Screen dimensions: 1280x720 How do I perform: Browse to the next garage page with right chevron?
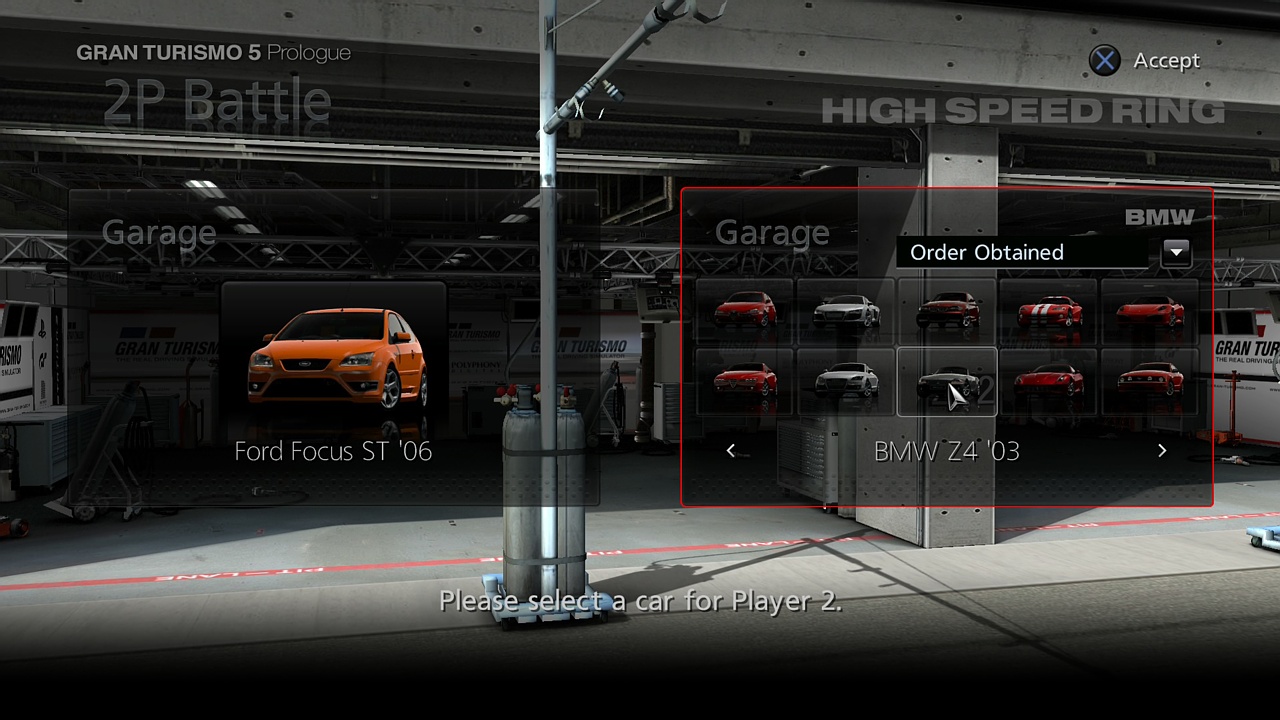pyautogui.click(x=1162, y=450)
